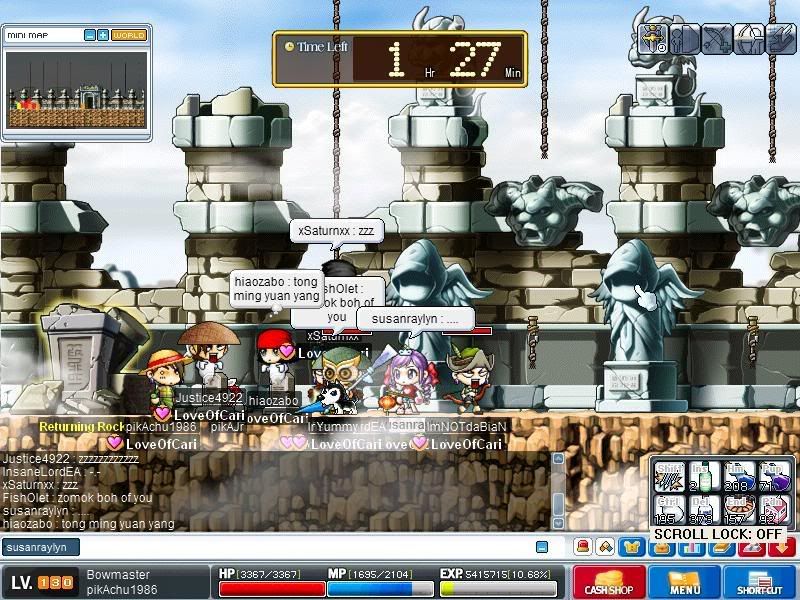Click the sword-and-shield buff icon
The width and height of the screenshot is (800, 600).
coord(654,39)
